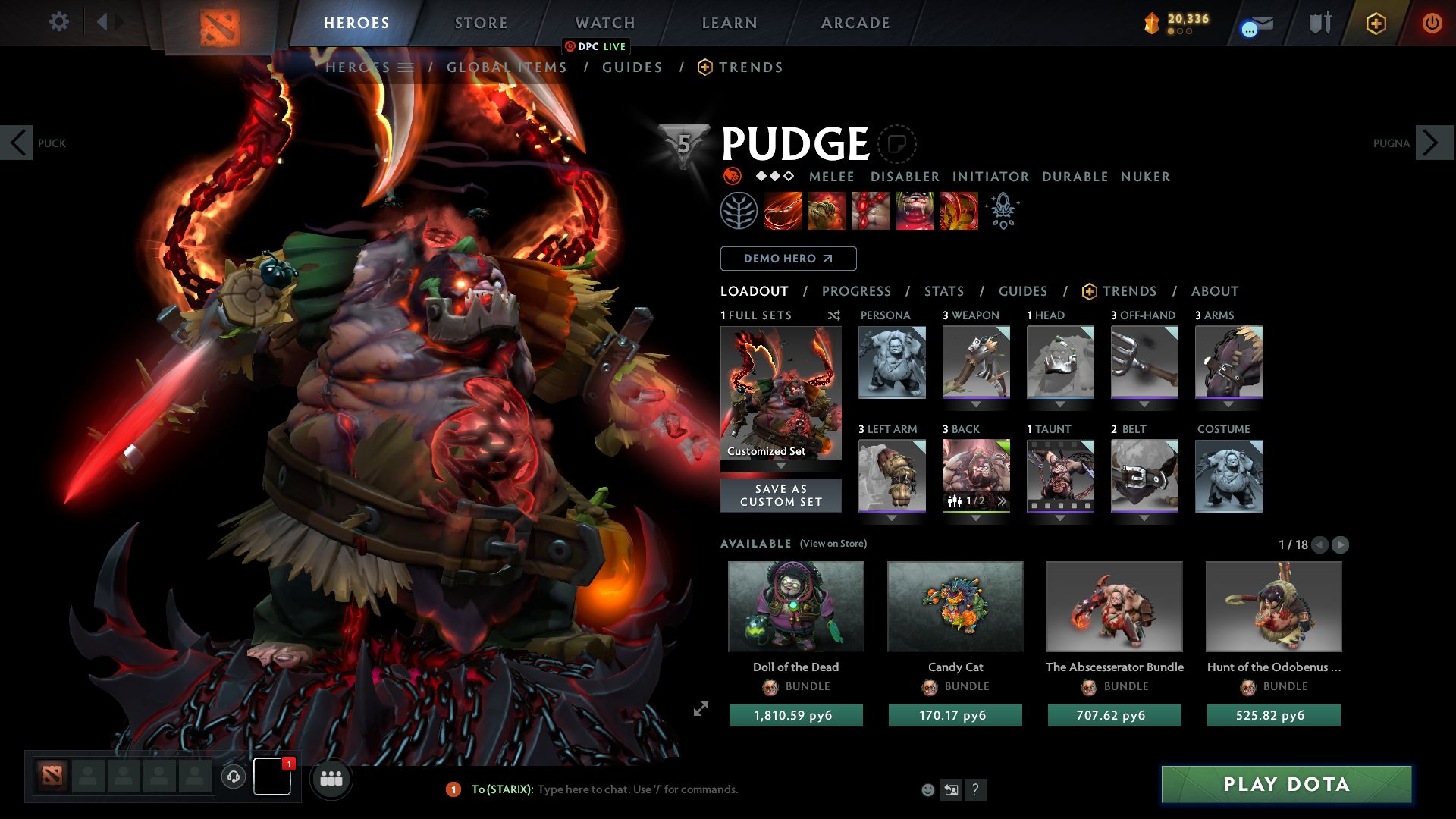This screenshot has width=1456, height=819.
Task: Expand the WEAPON slot dropdown arrow
Action: pyautogui.click(x=976, y=403)
